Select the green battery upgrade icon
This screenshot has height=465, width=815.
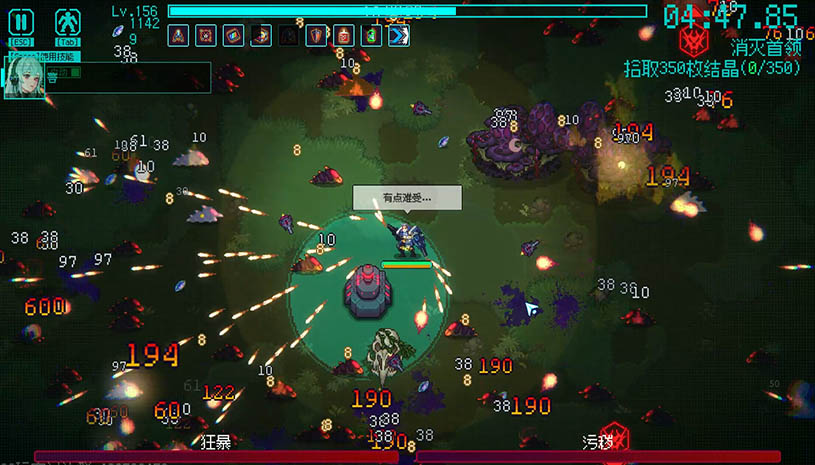370,36
